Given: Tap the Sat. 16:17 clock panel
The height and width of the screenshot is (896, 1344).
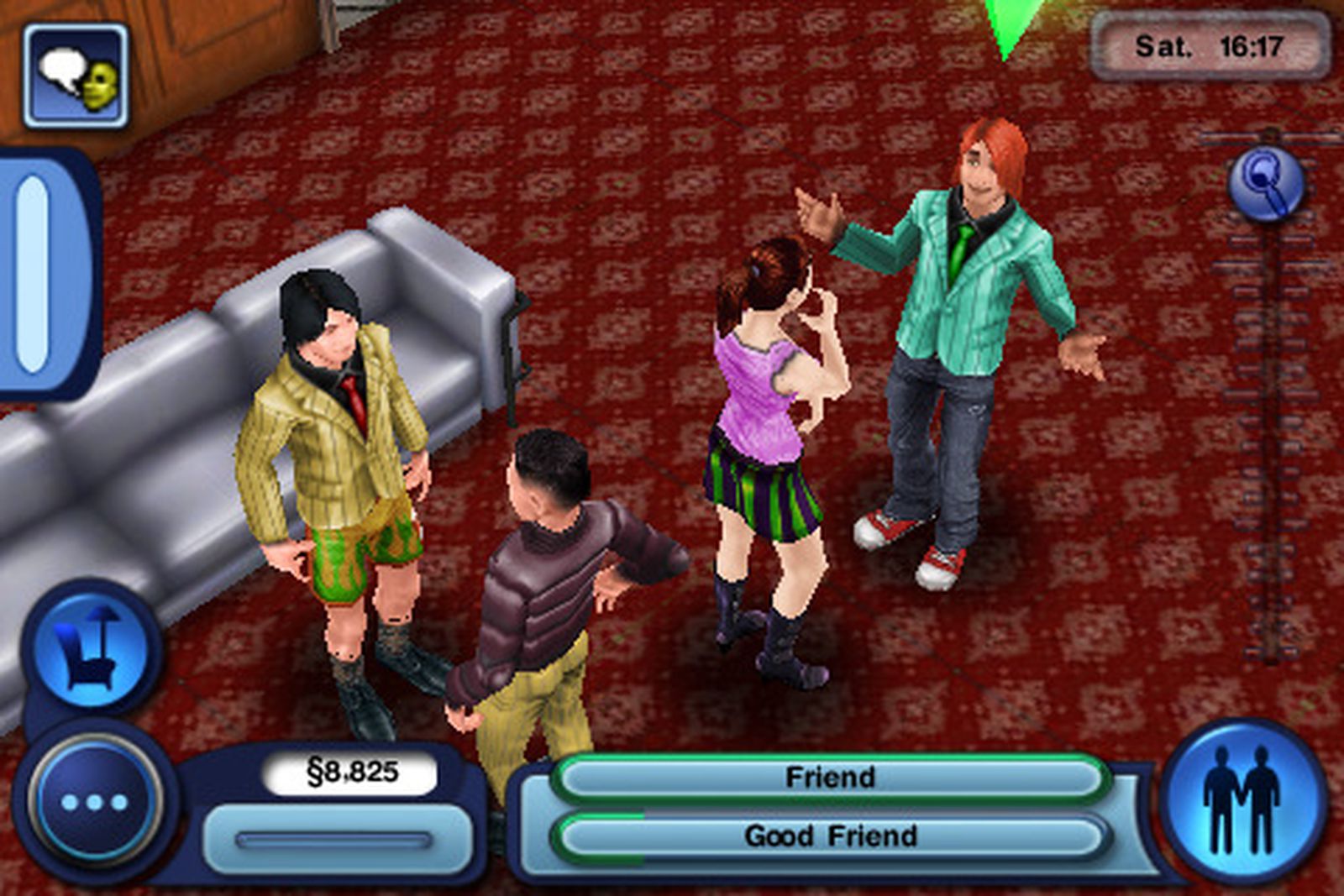Looking at the screenshot, I should pos(1210,46).
